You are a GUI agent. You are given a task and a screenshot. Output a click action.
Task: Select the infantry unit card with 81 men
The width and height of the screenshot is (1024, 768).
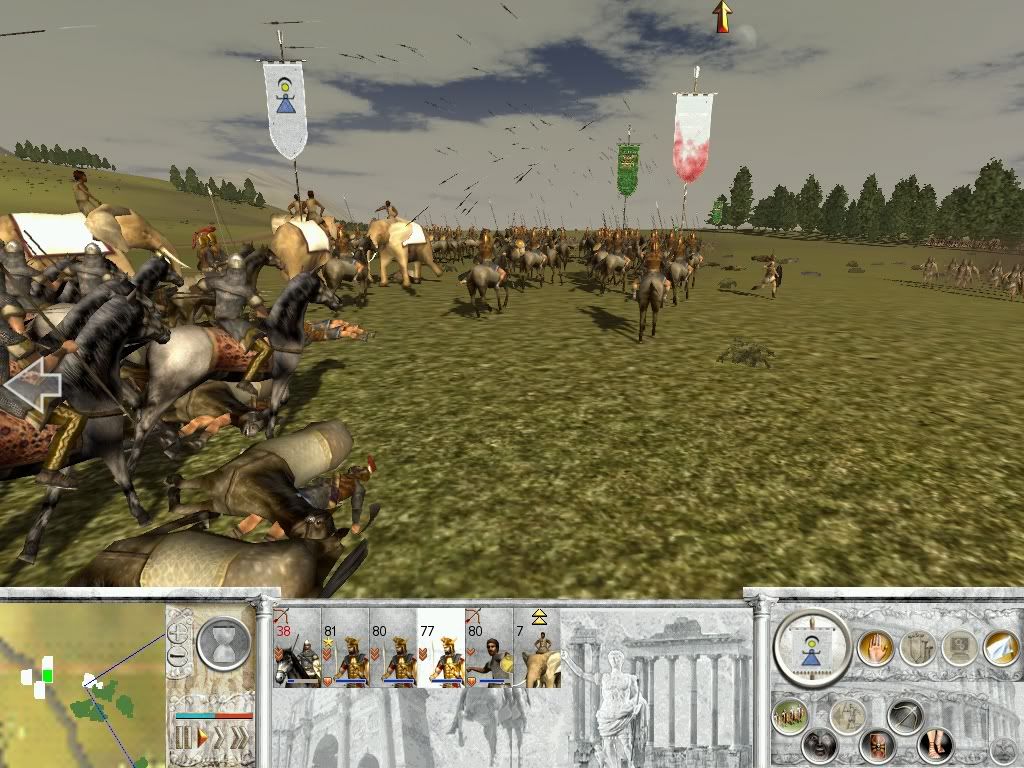345,648
